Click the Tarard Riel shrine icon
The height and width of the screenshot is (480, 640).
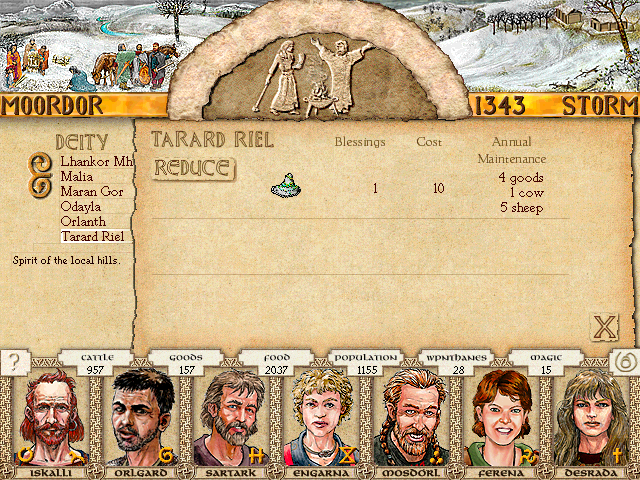click(287, 186)
